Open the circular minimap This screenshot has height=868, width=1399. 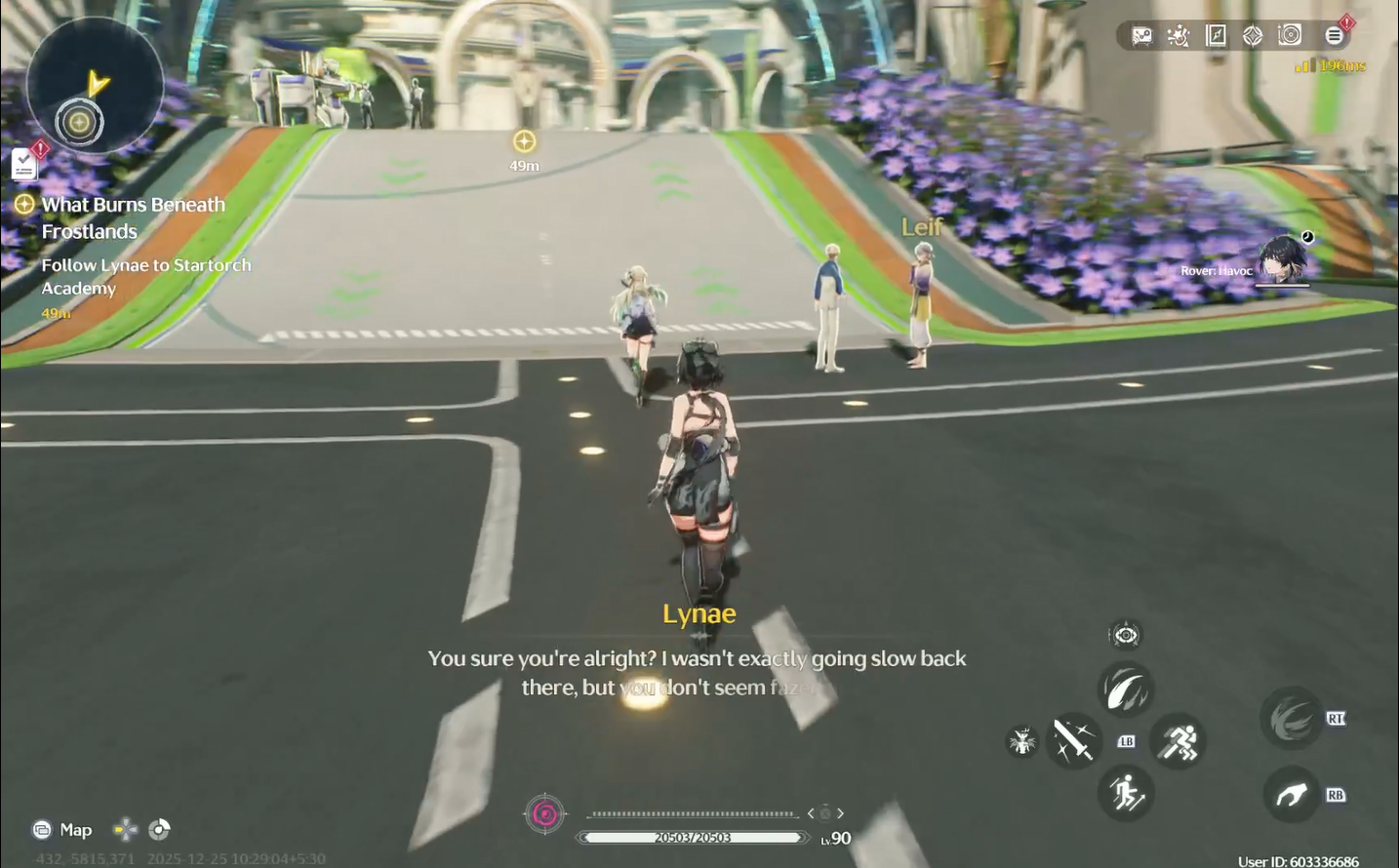coord(81,87)
